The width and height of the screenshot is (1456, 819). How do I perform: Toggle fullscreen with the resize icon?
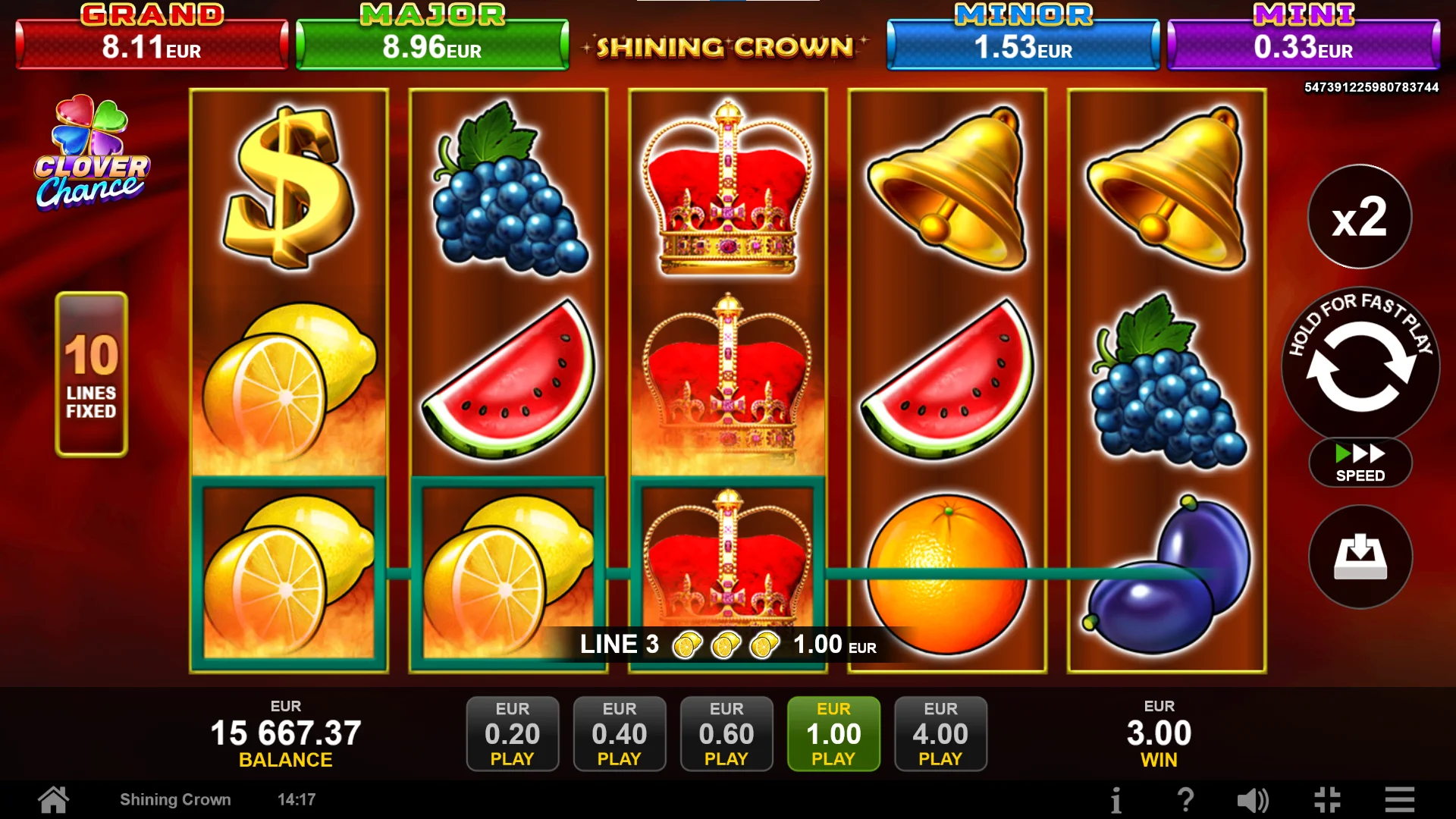(1326, 799)
